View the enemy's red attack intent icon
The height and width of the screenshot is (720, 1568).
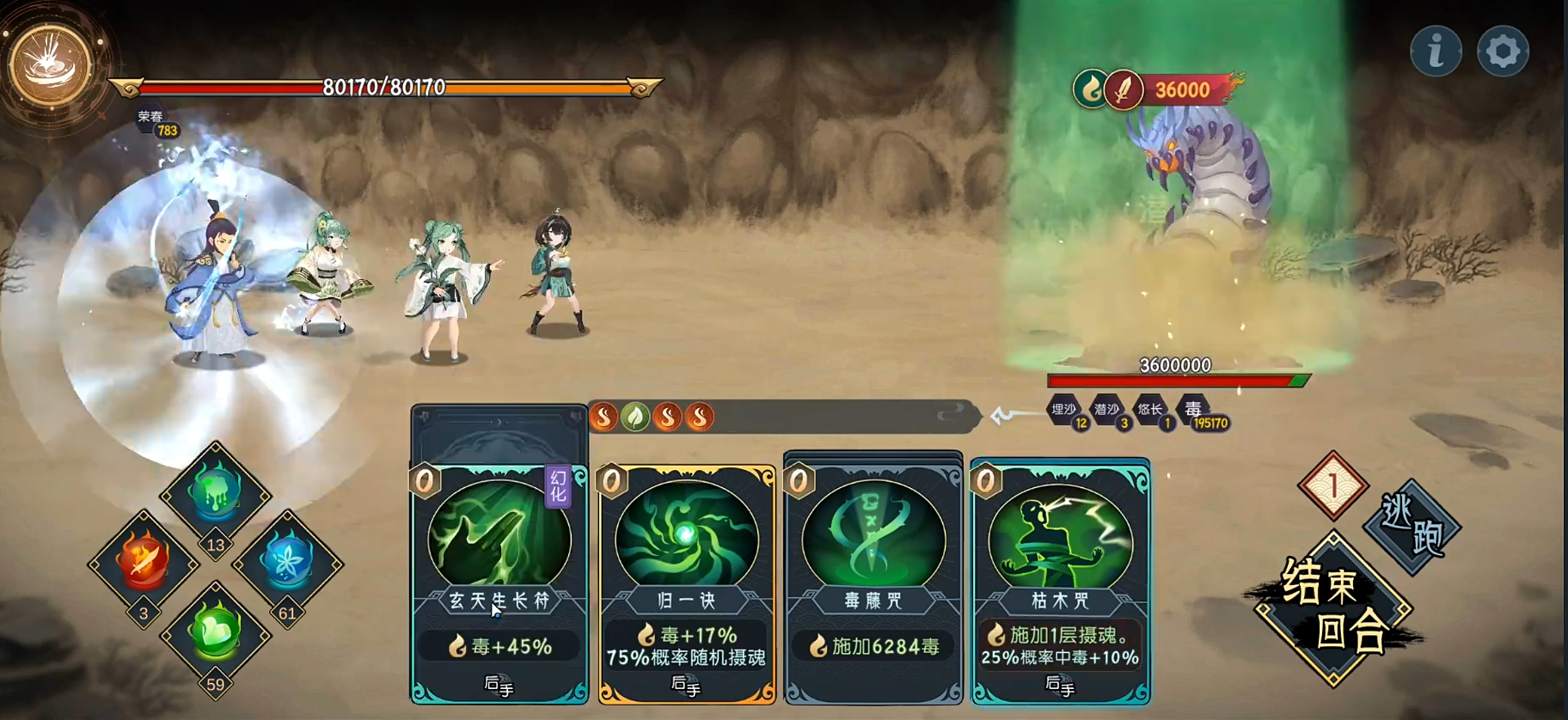(1123, 89)
